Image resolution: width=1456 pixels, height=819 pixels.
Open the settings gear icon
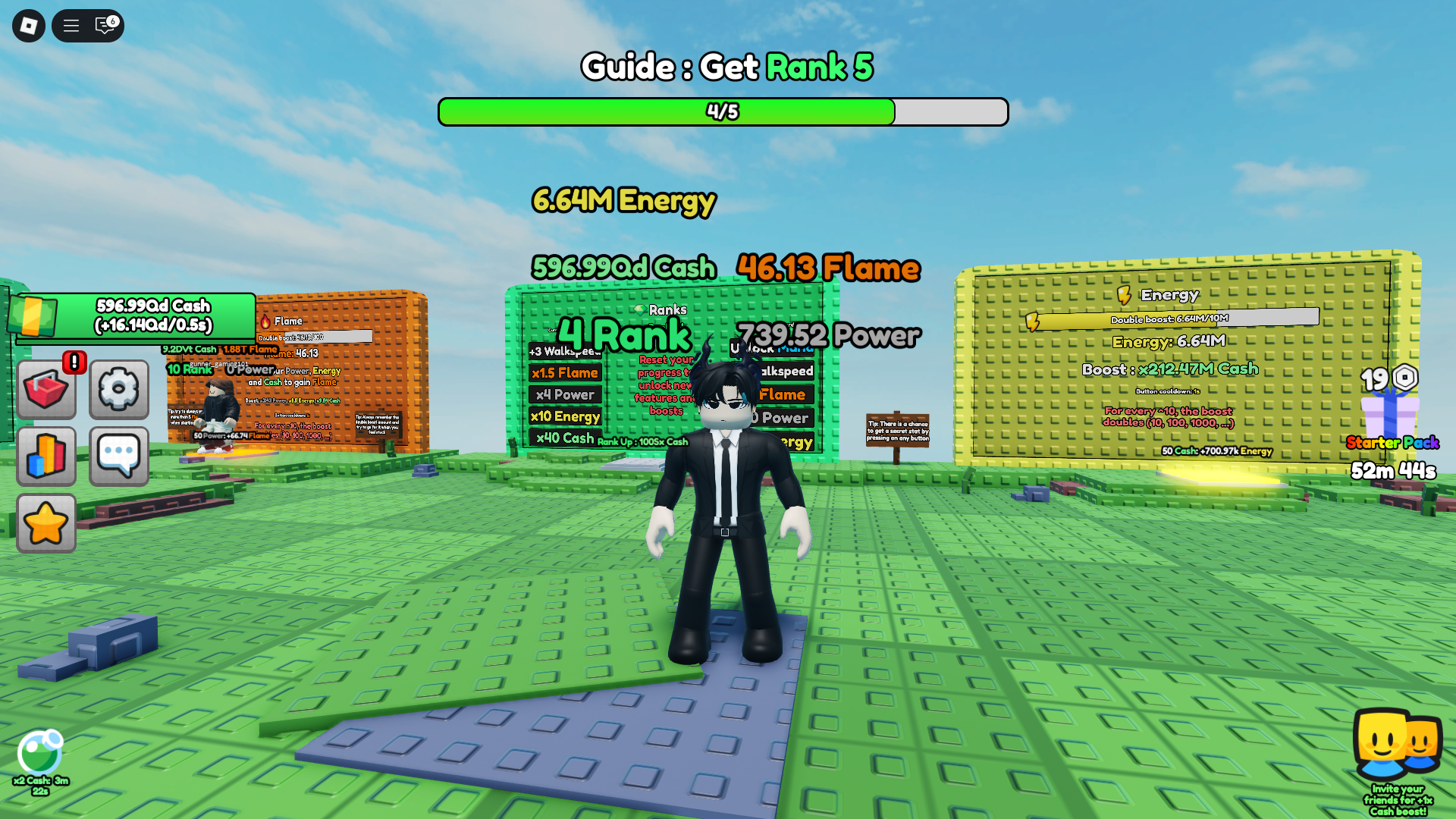pyautogui.click(x=118, y=389)
